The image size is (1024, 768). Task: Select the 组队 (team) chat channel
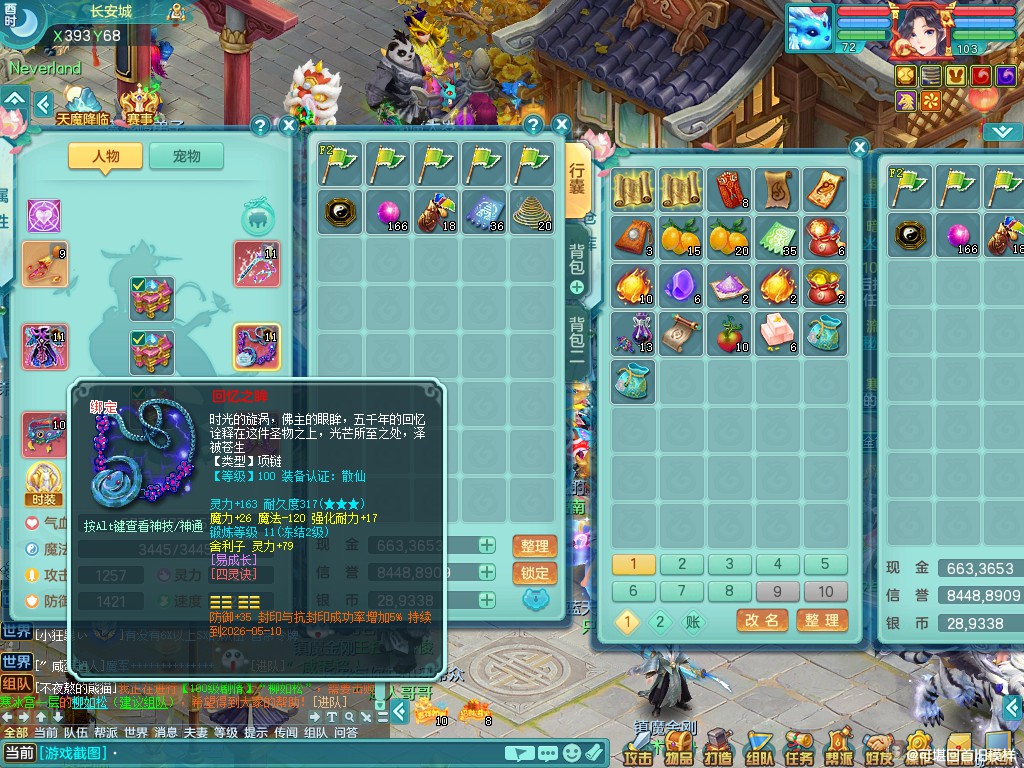click(16, 684)
